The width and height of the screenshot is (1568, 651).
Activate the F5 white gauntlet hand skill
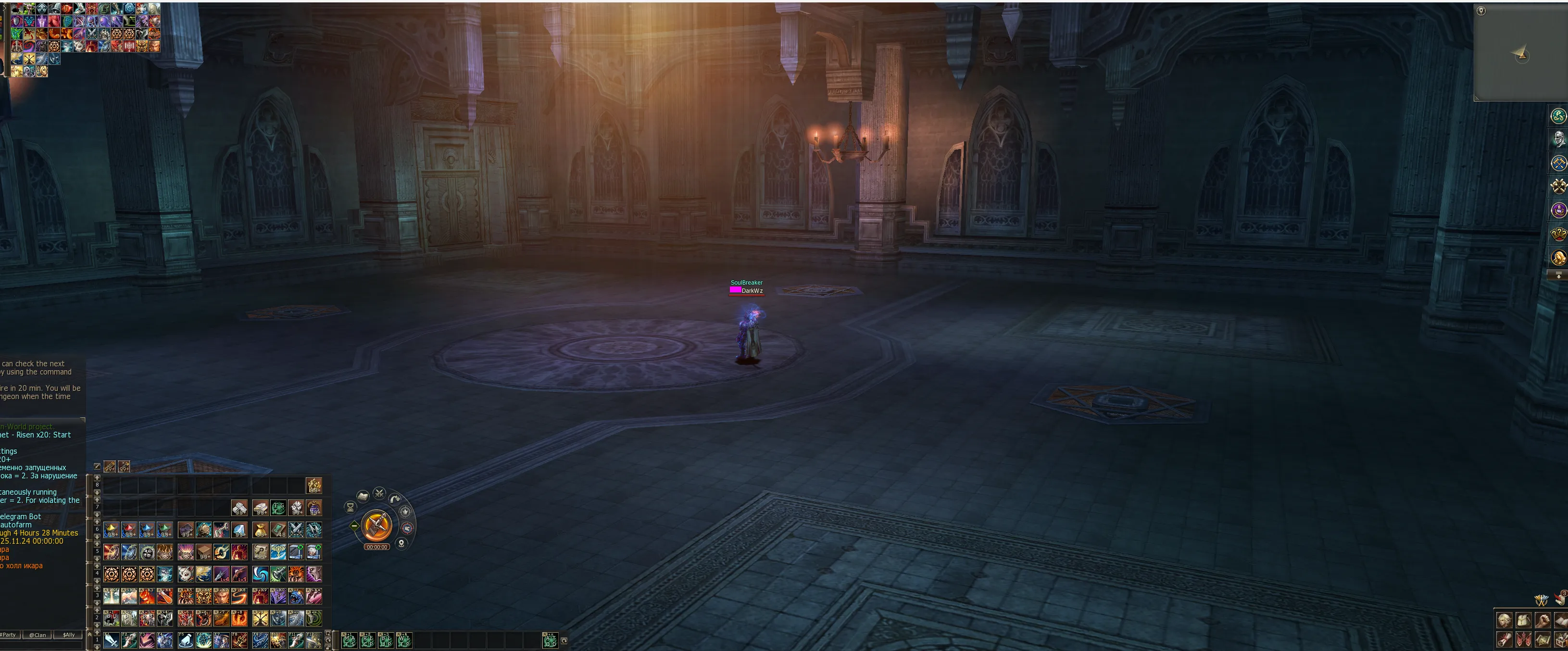click(186, 640)
